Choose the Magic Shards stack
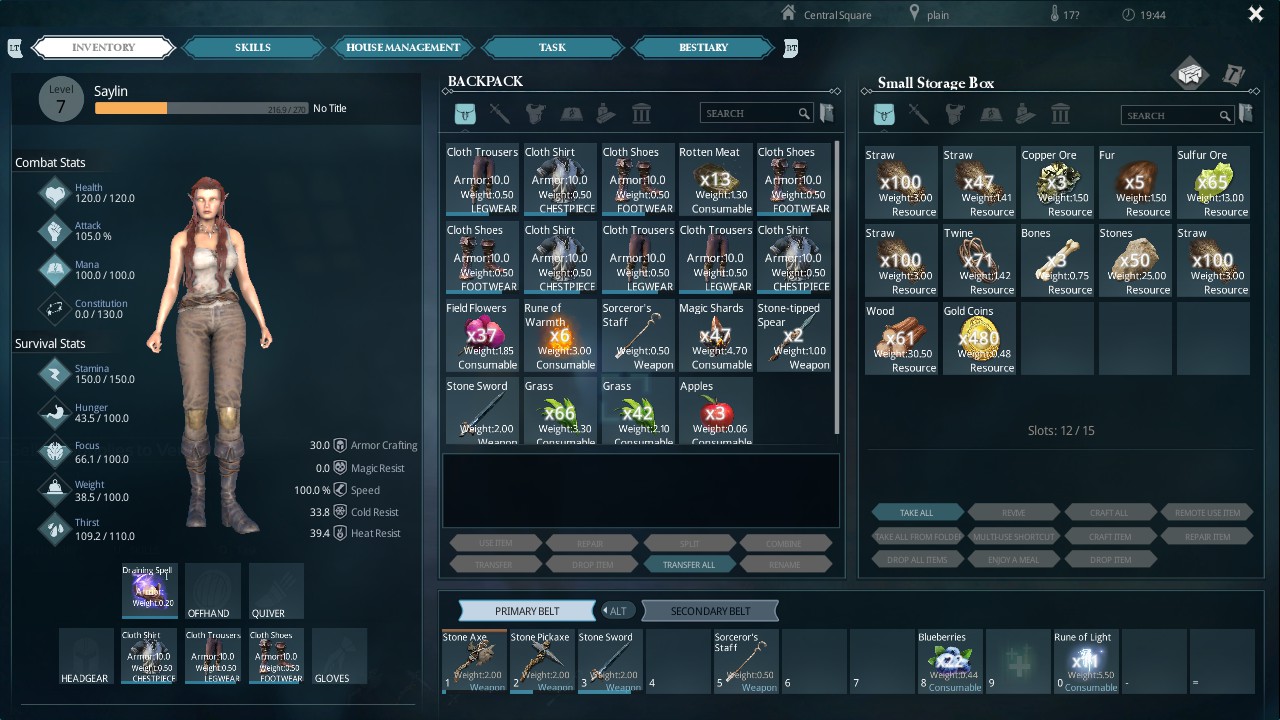This screenshot has height=720, width=1280. pos(715,336)
